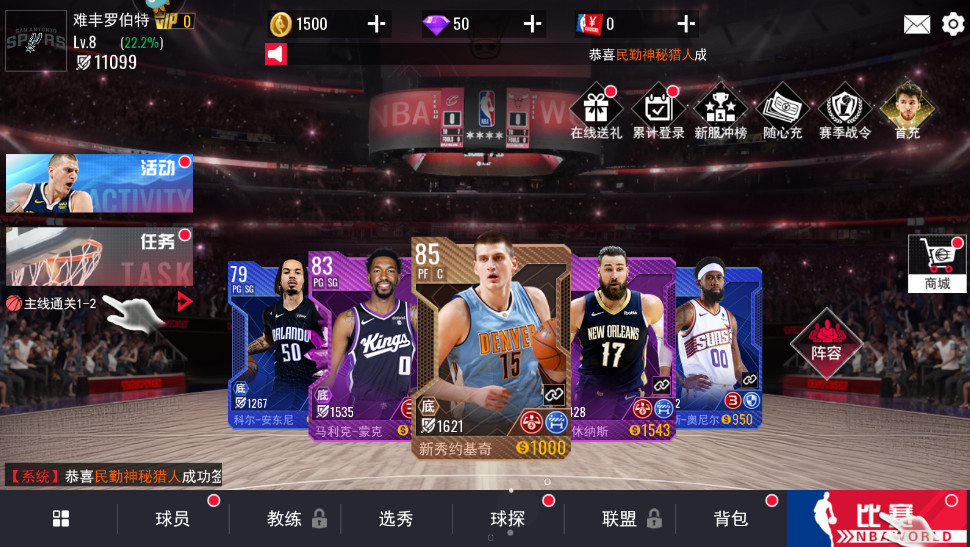Open the settings gear icon

953,24
